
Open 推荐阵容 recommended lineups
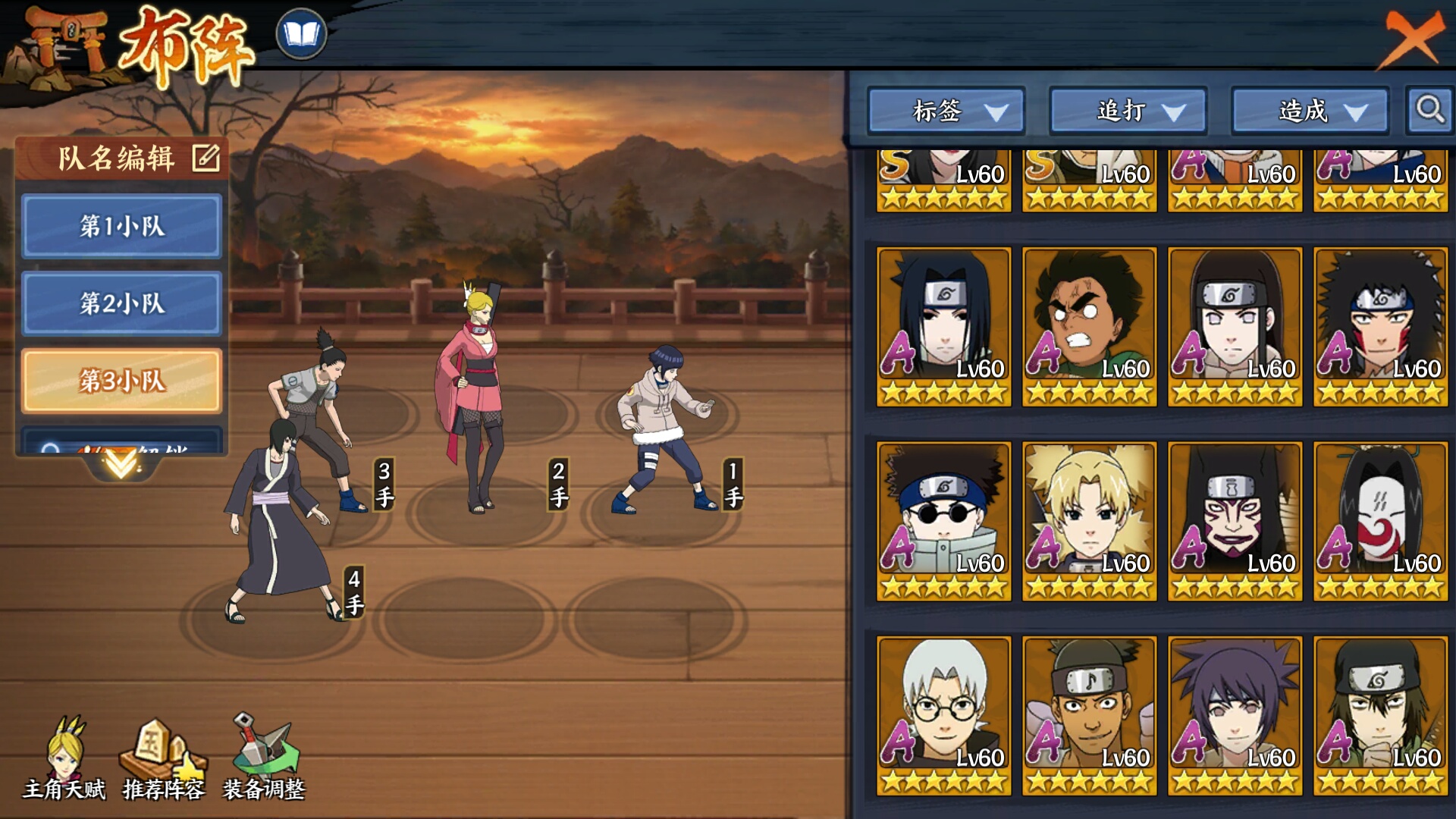[x=163, y=758]
